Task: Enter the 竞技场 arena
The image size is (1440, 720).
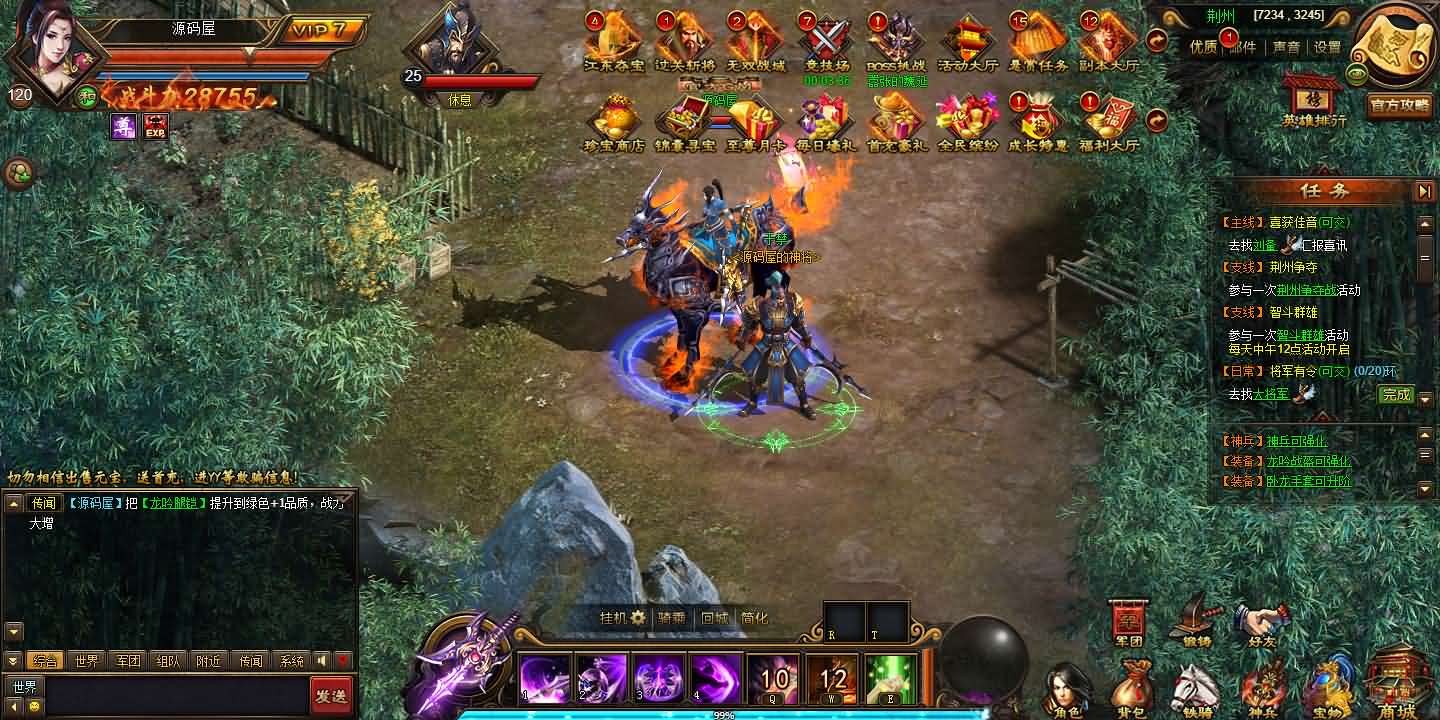Action: [x=826, y=42]
